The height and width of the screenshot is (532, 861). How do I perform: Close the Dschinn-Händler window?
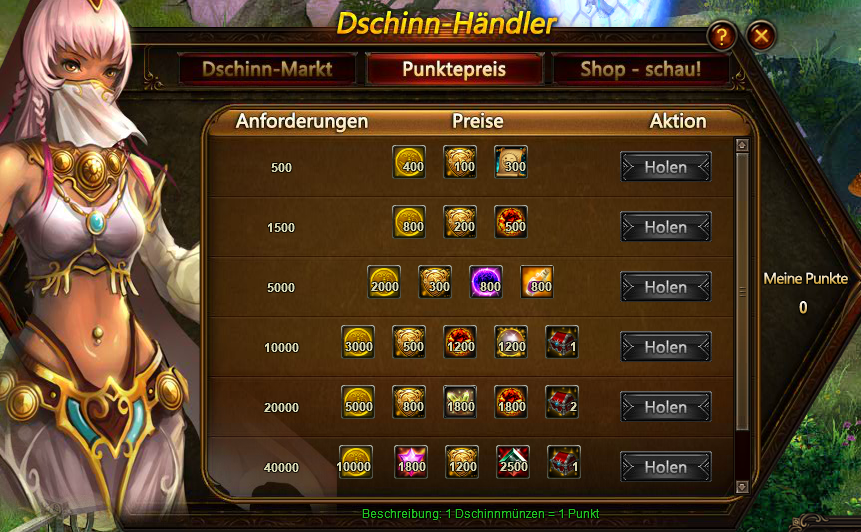tap(762, 37)
